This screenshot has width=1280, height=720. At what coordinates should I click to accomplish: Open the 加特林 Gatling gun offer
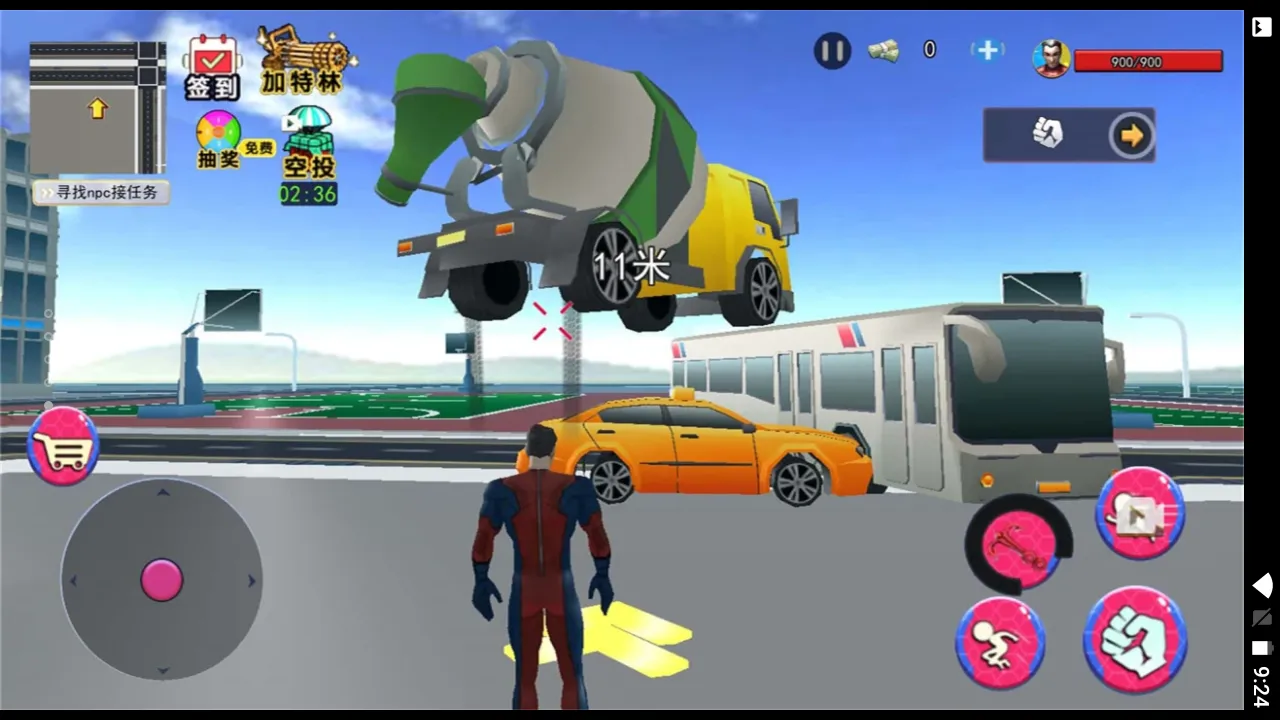pos(302,60)
